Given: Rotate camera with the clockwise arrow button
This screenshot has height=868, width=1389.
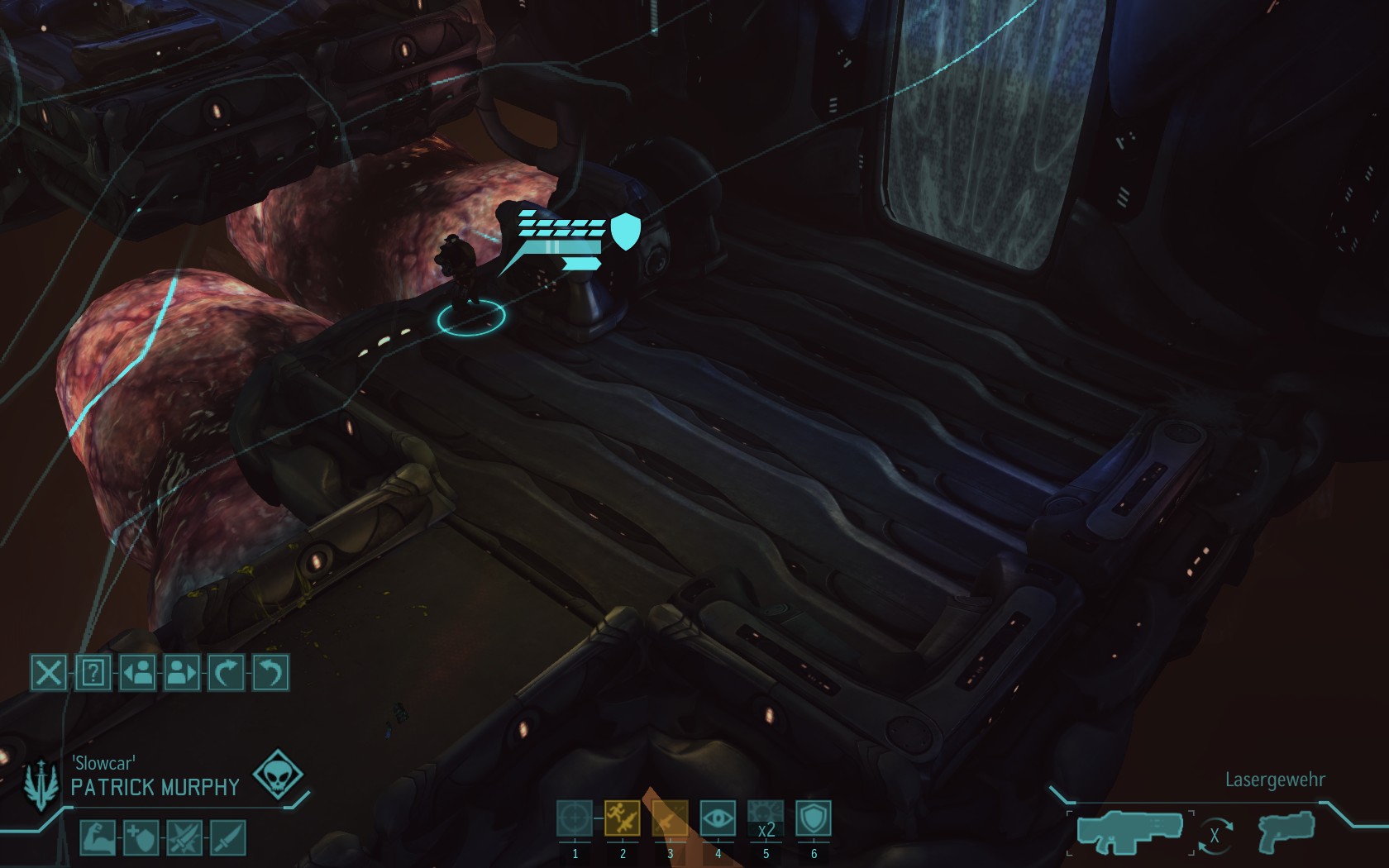Looking at the screenshot, I should coord(227,673).
